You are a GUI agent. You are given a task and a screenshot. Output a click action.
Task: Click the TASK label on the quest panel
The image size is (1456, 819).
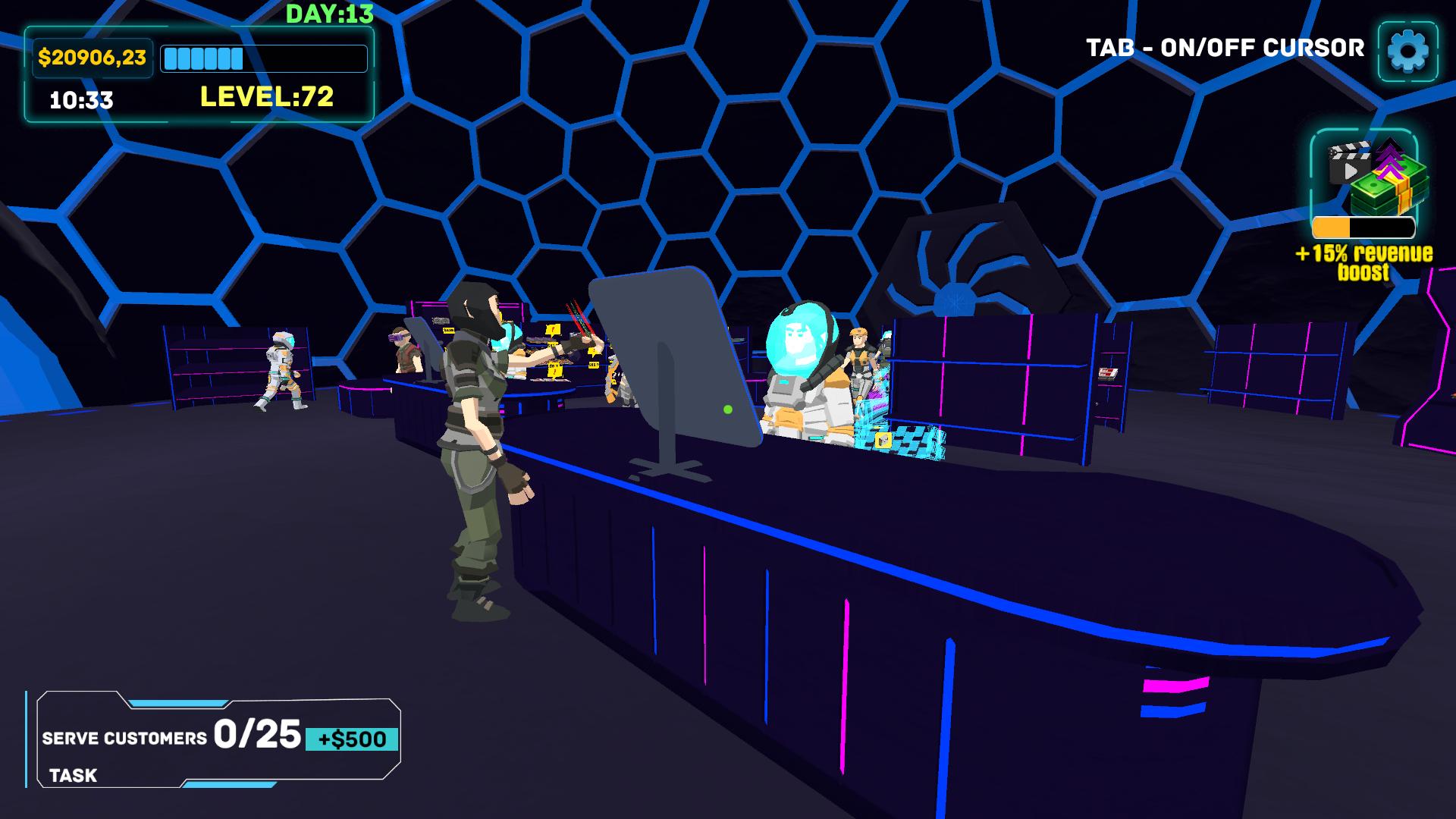(72, 776)
